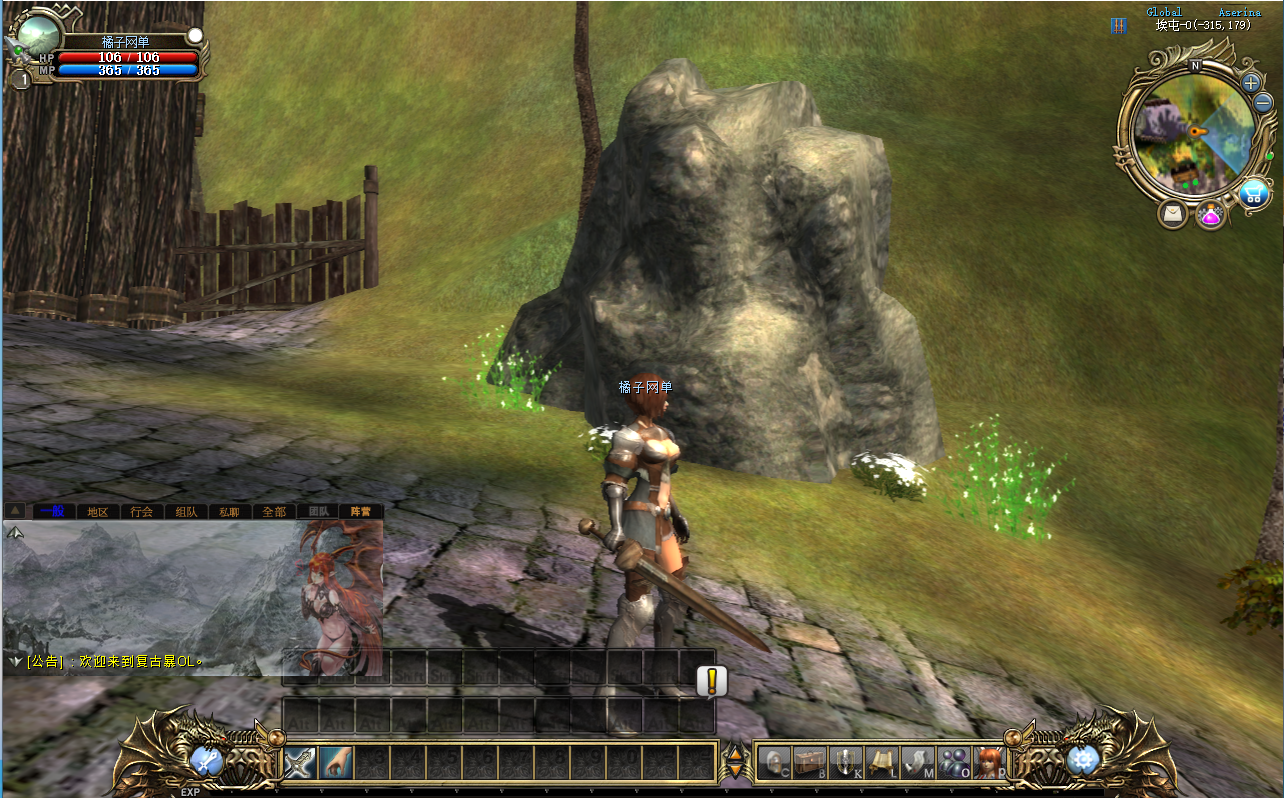Click the circular minimap

tap(1192, 135)
